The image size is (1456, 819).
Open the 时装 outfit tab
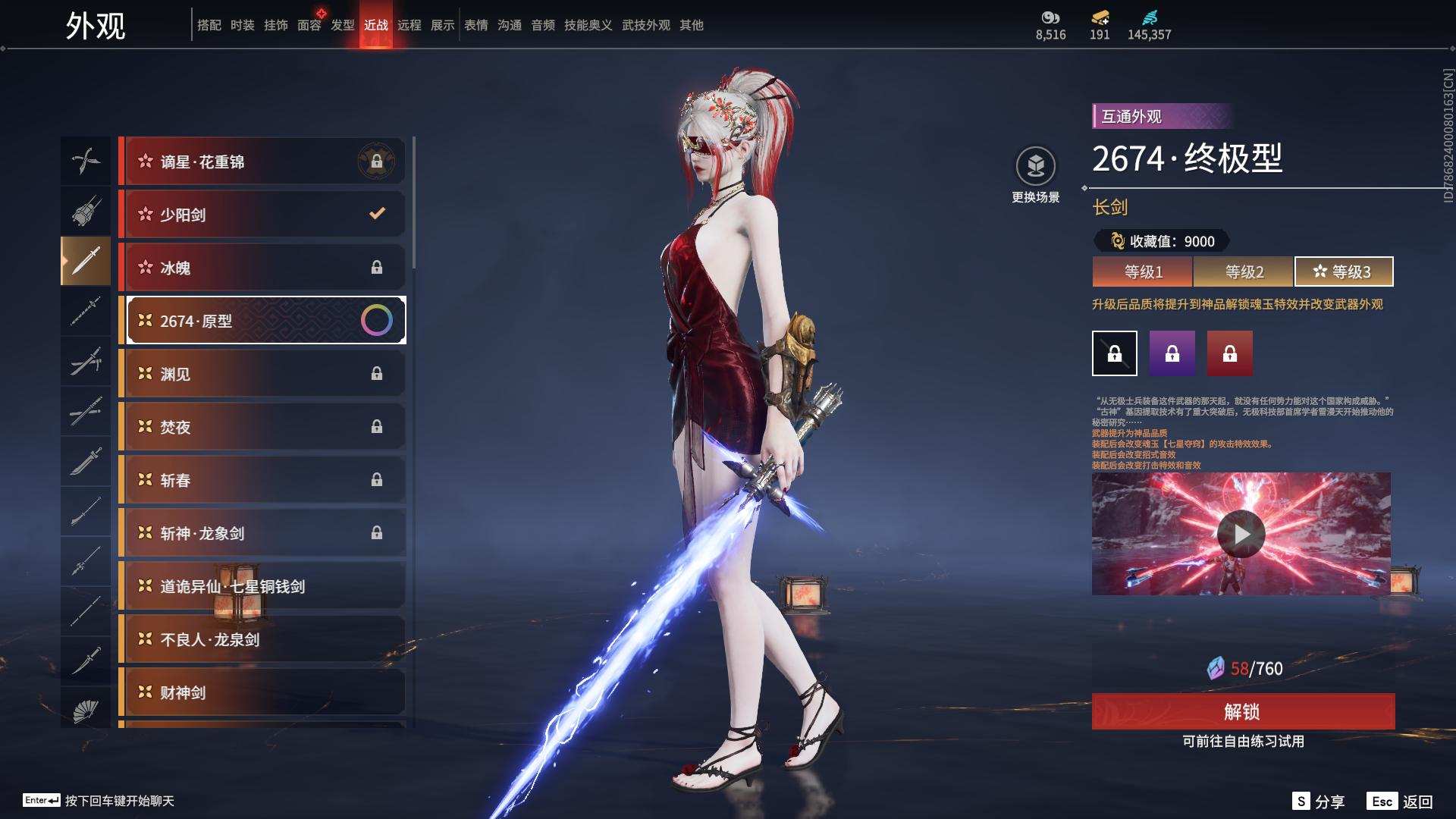243,25
